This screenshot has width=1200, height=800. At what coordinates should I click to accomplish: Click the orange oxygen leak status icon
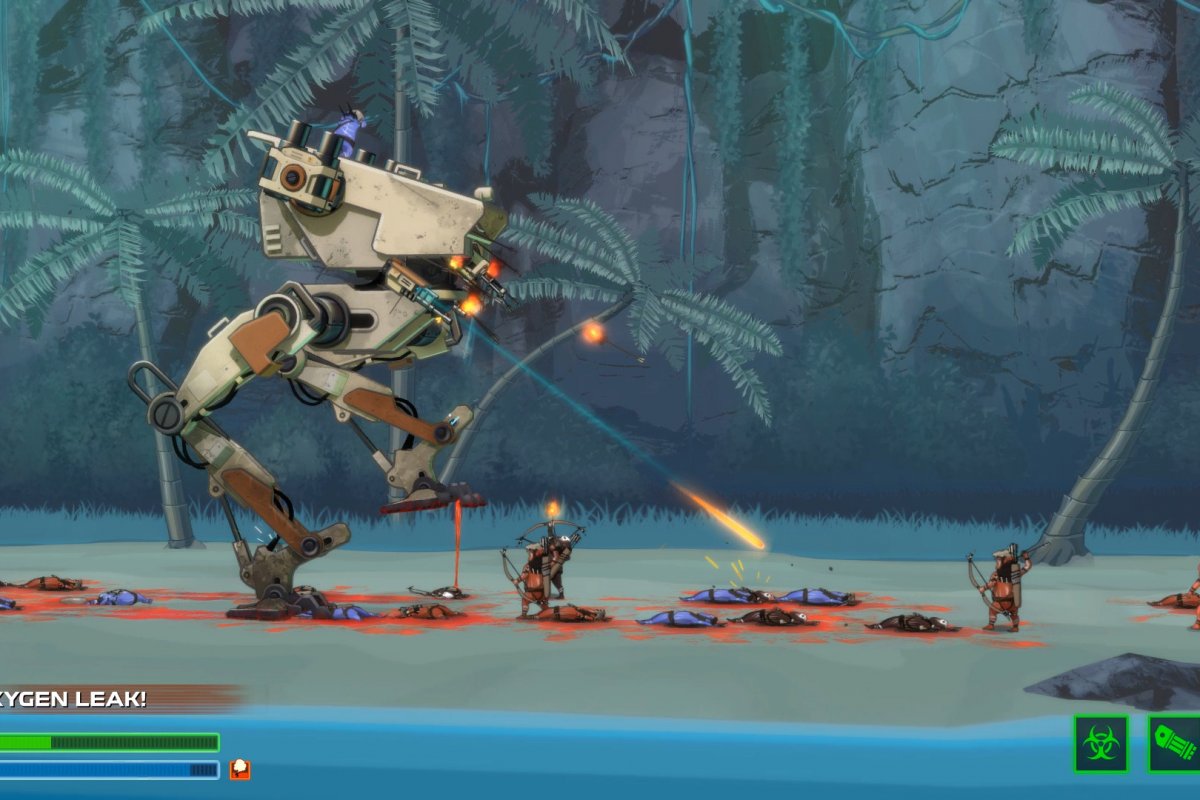click(x=240, y=769)
